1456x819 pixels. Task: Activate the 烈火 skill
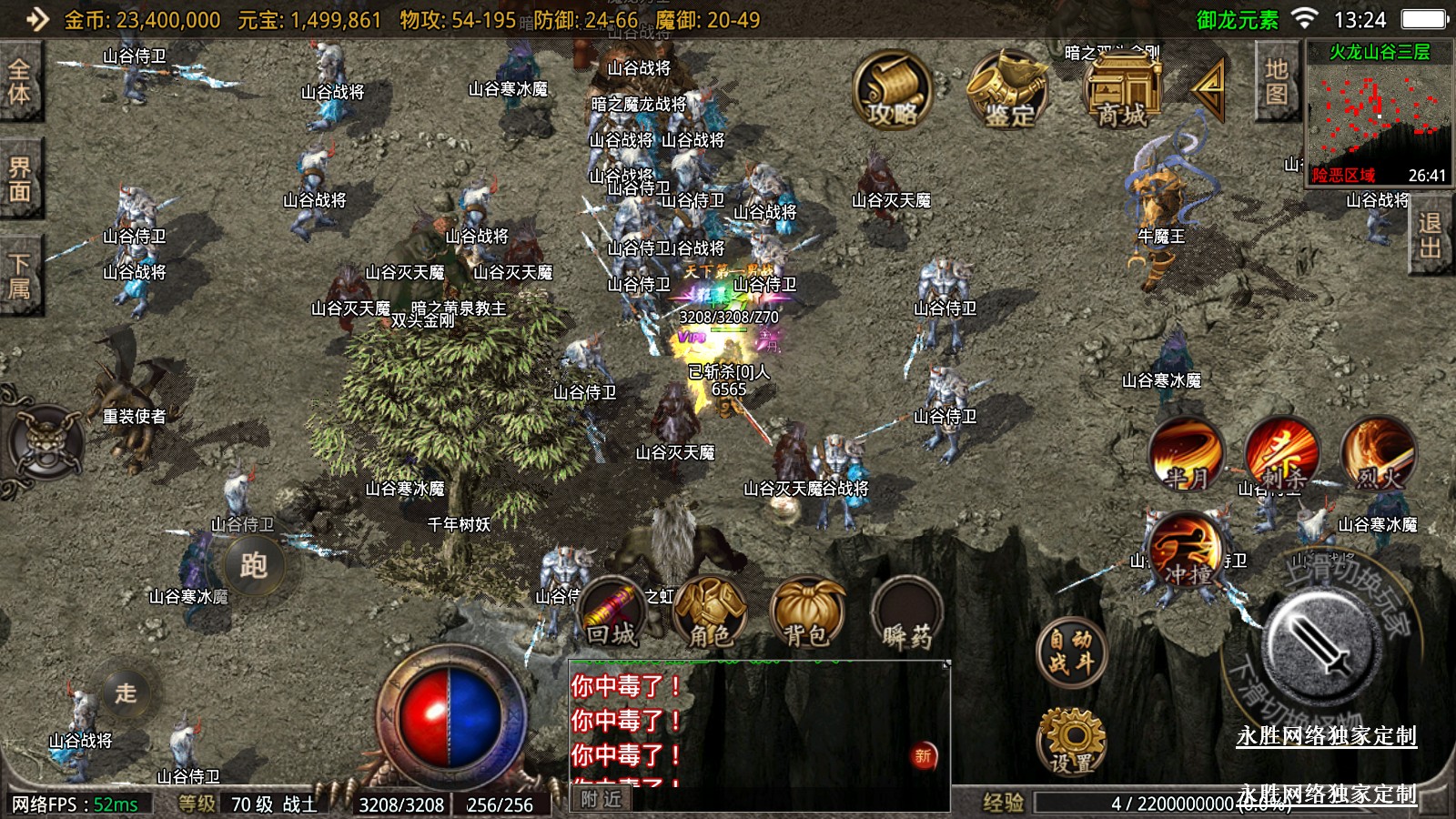coord(1378,453)
